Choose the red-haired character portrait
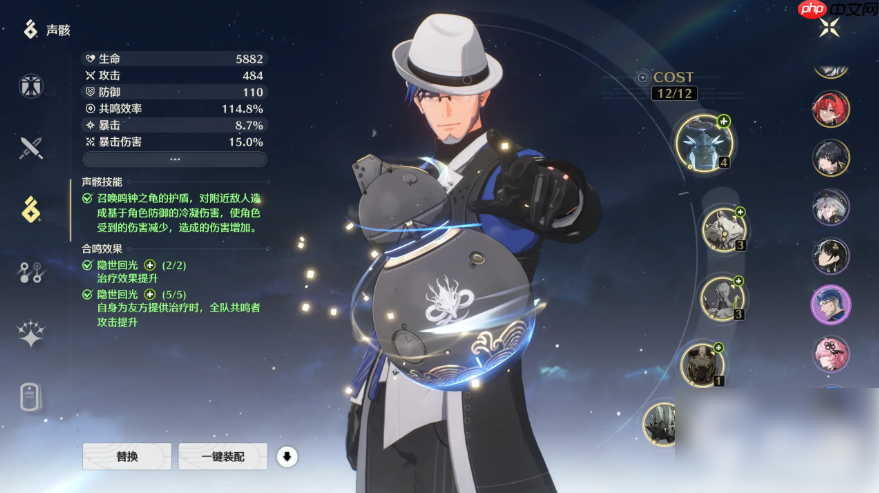This screenshot has width=879, height=493. click(830, 110)
